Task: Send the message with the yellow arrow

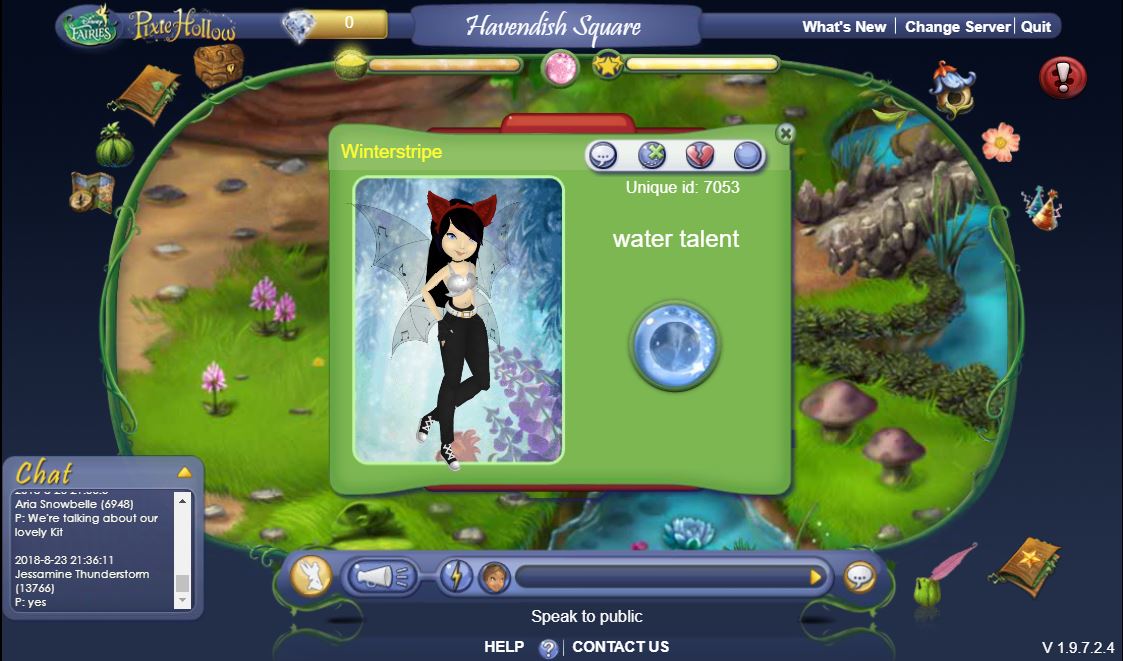Action: (816, 577)
